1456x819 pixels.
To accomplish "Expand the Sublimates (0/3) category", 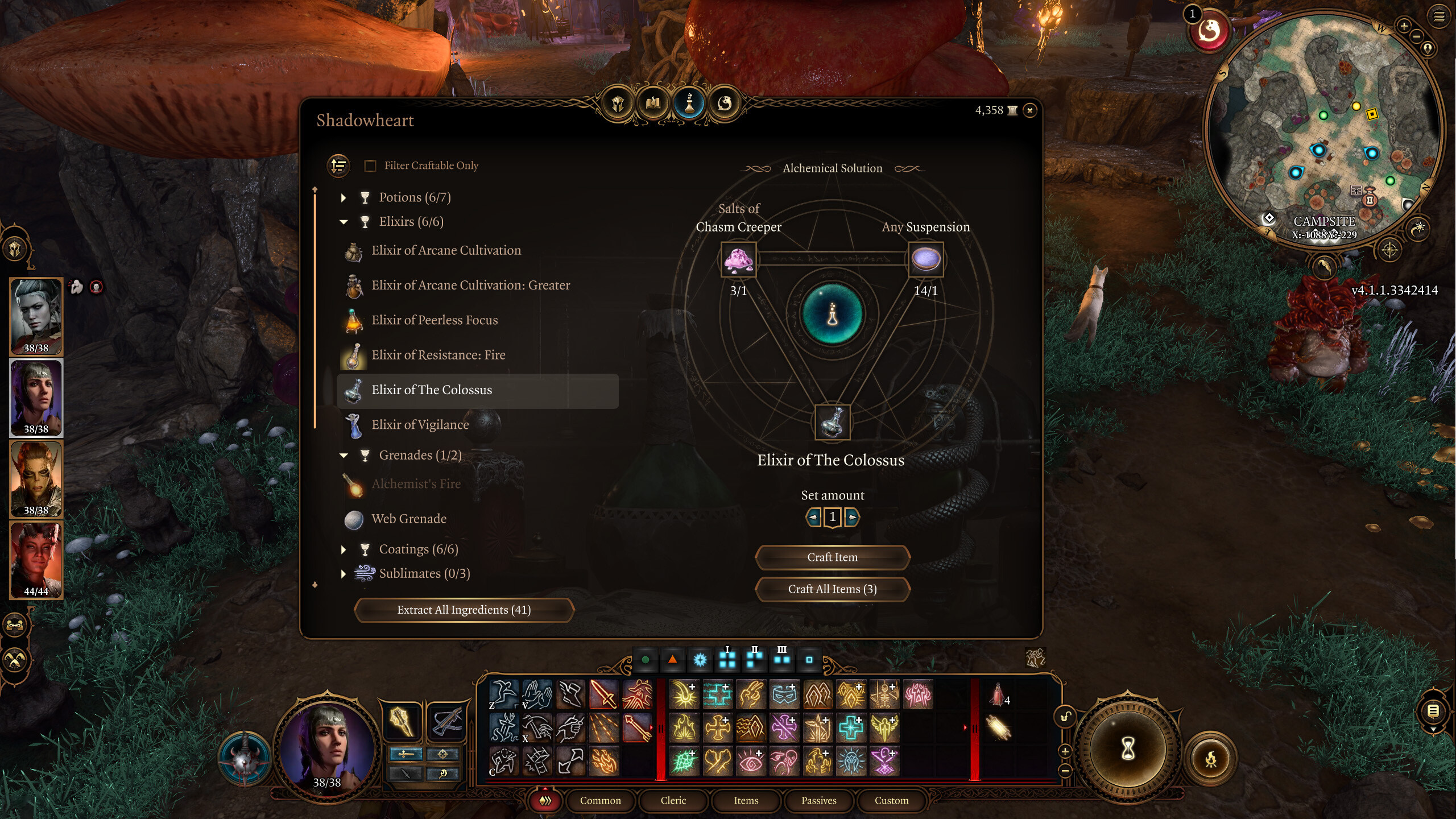I will 343,574.
